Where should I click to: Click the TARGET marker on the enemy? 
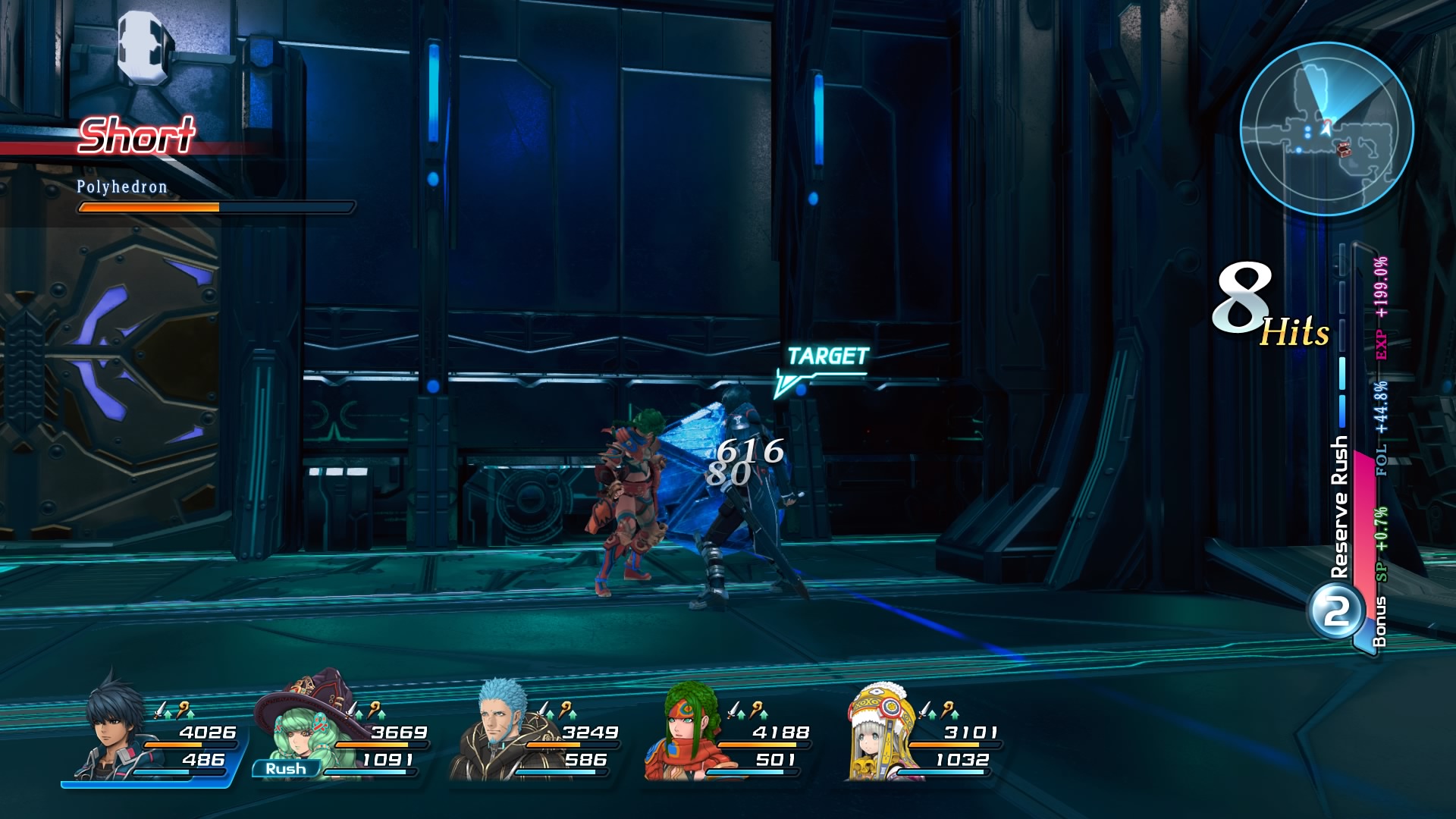(x=827, y=356)
